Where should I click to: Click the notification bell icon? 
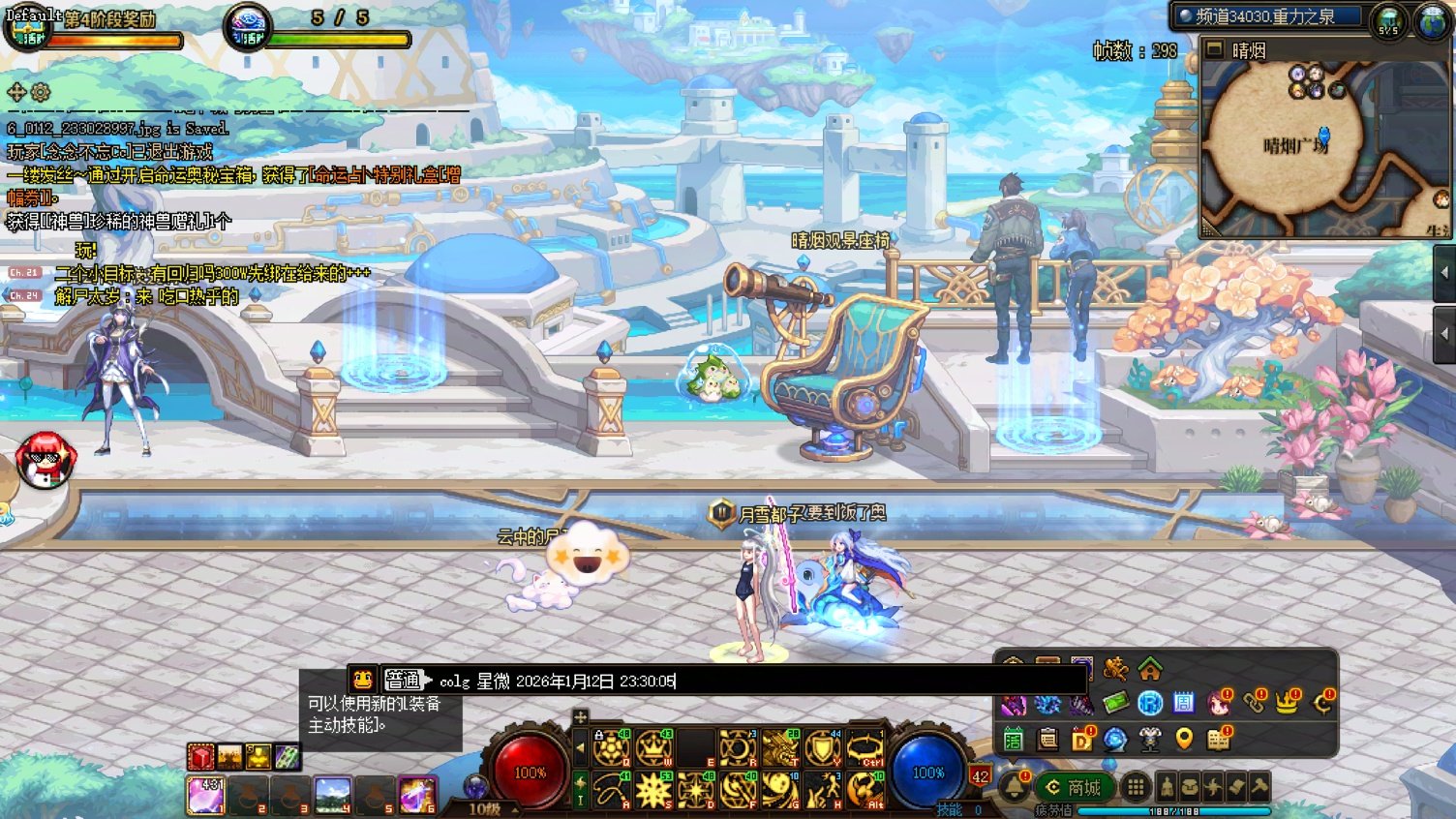pyautogui.click(x=1014, y=786)
